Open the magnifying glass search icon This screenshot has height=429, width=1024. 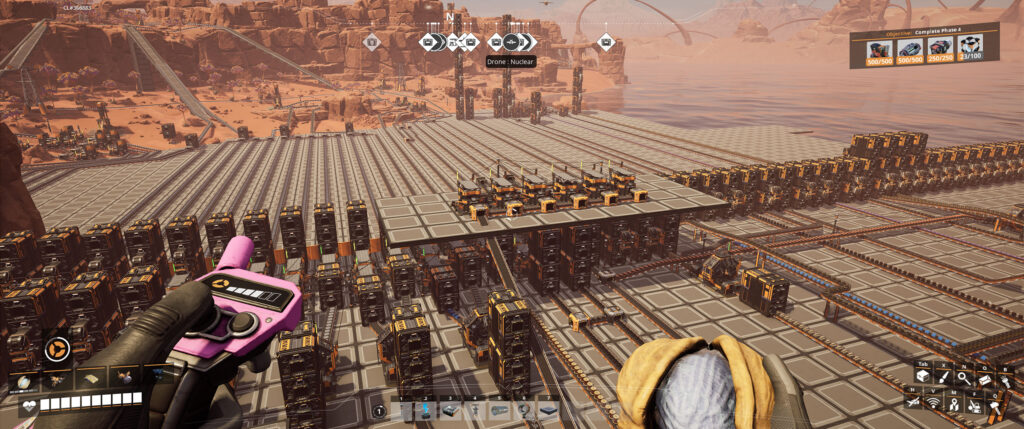pos(962,377)
